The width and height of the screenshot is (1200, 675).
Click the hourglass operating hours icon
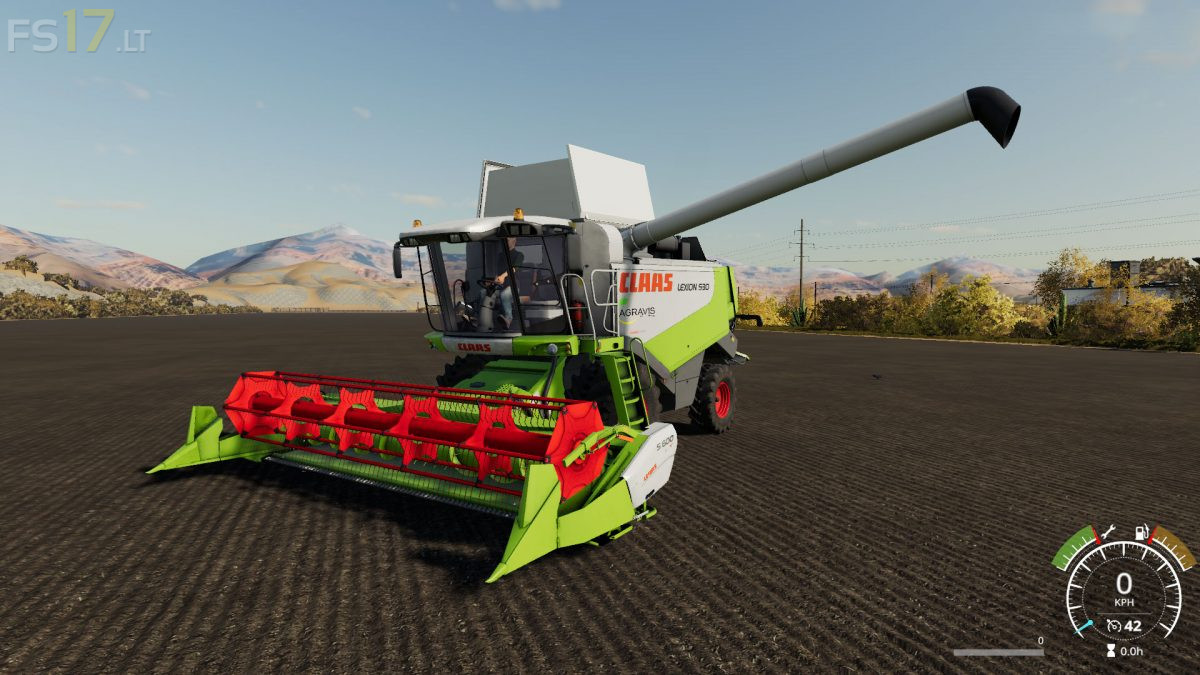pos(1110,650)
